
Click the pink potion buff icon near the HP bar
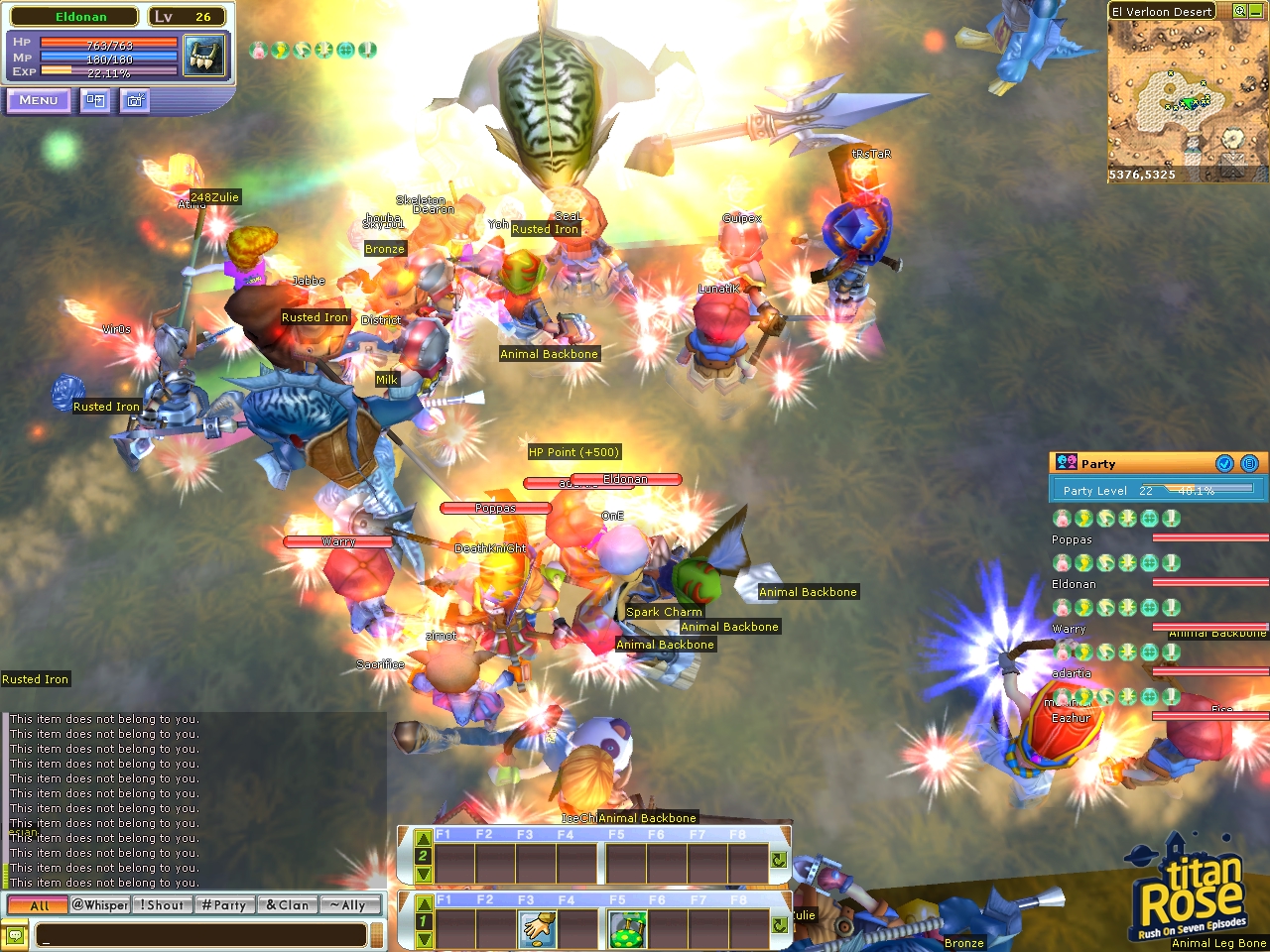pyautogui.click(x=258, y=51)
